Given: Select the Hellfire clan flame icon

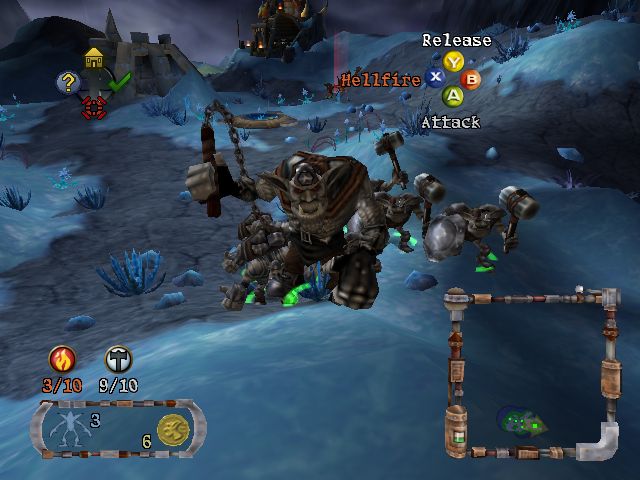Looking at the screenshot, I should (x=62, y=358).
